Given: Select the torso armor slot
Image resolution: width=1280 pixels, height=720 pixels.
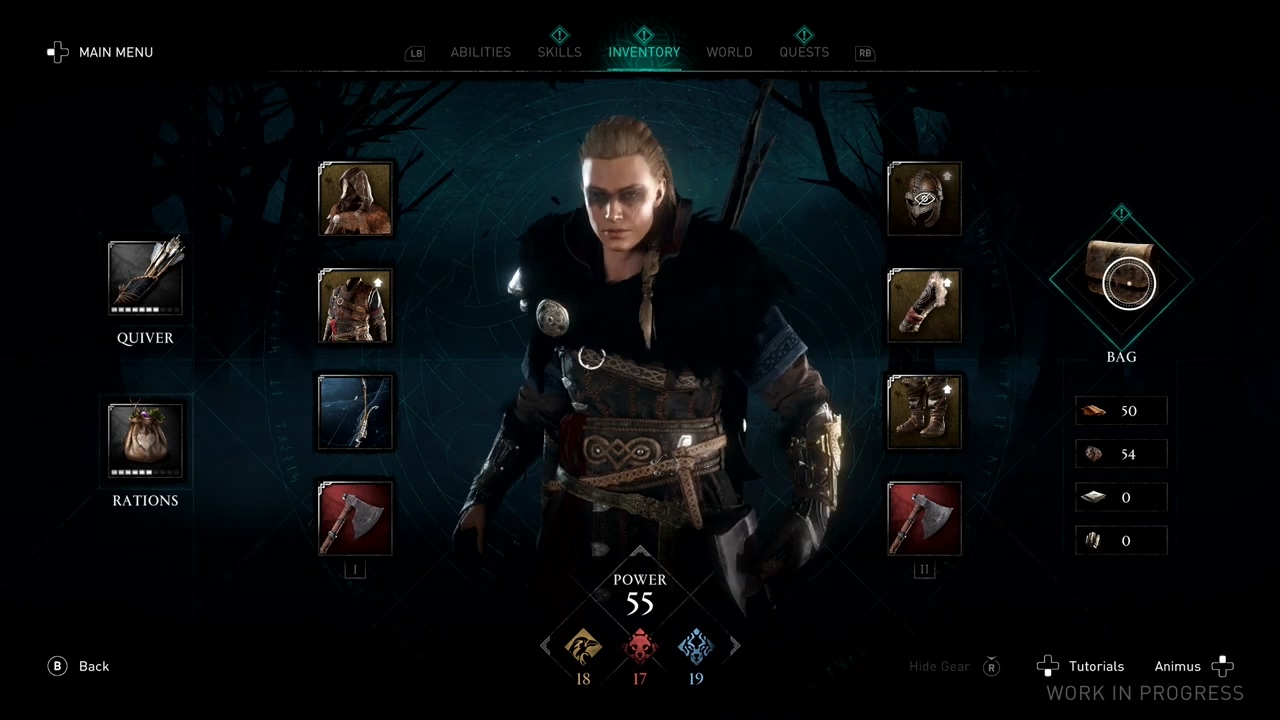Looking at the screenshot, I should pos(355,306).
